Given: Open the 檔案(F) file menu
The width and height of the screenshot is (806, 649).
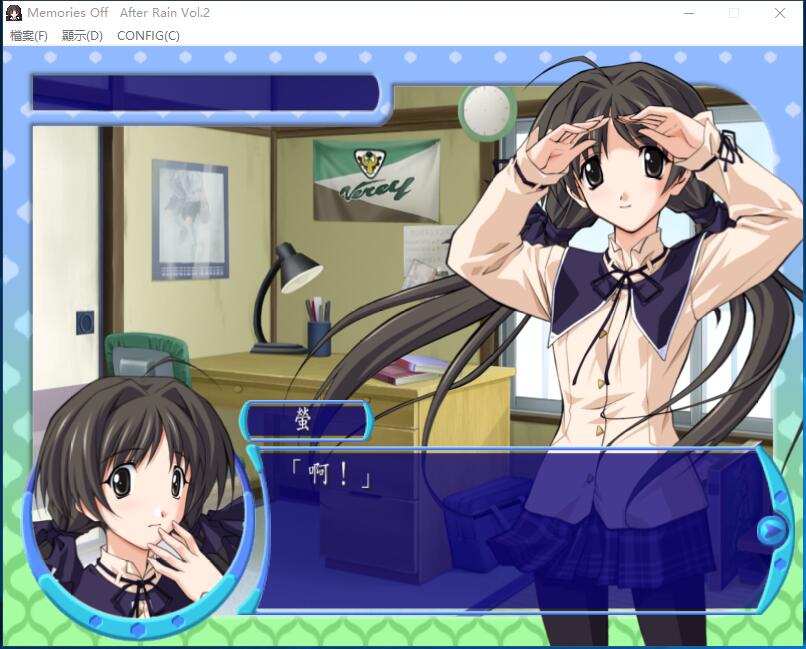Looking at the screenshot, I should 29,36.
